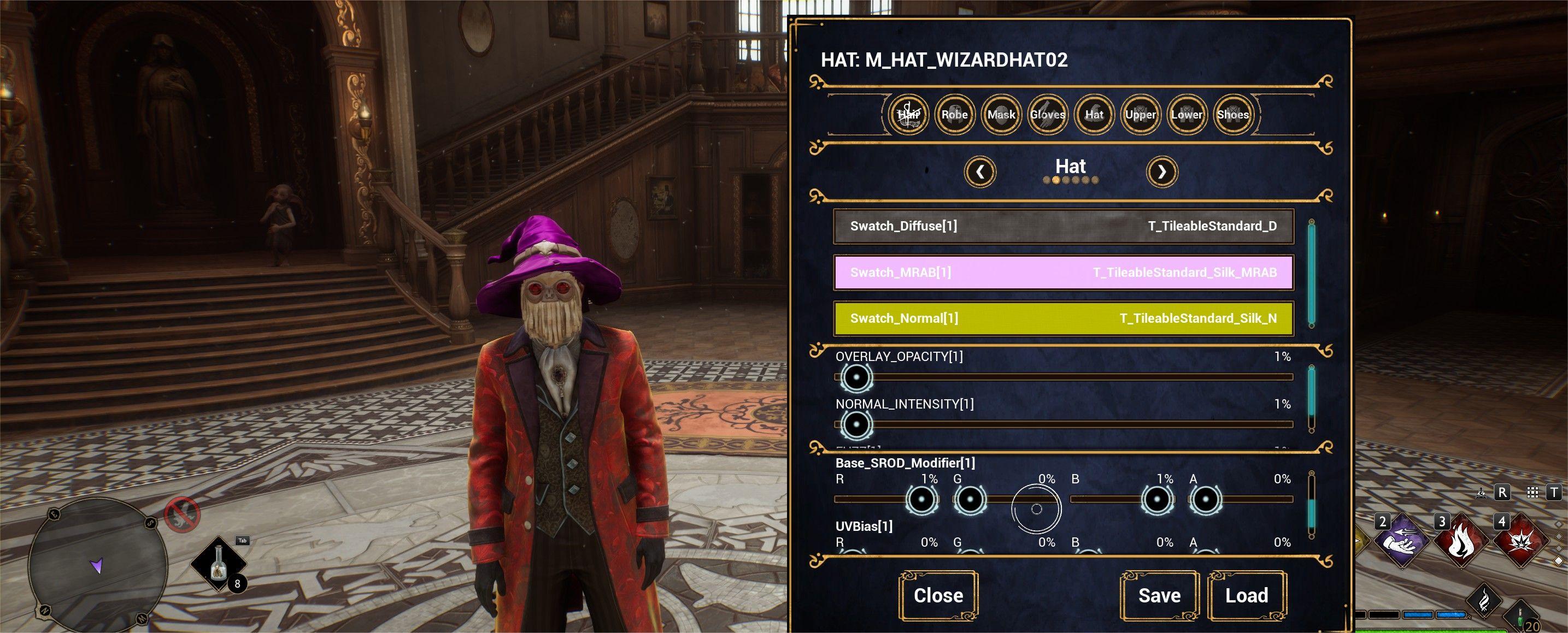Click the NORMAL_INTENSITY slider handle
Image resolution: width=1568 pixels, height=633 pixels.
click(856, 424)
